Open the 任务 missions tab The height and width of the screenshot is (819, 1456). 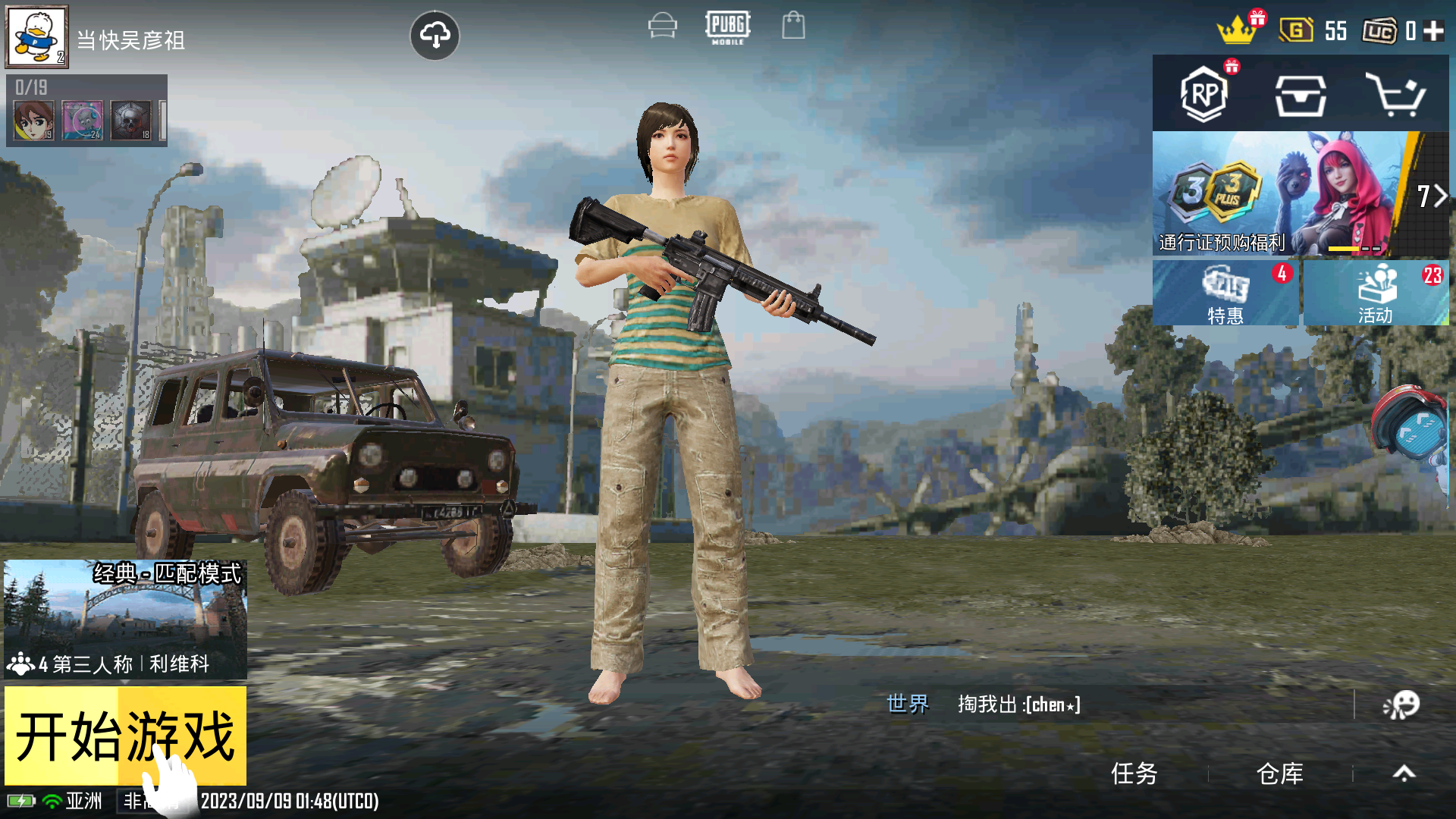pos(1134,772)
